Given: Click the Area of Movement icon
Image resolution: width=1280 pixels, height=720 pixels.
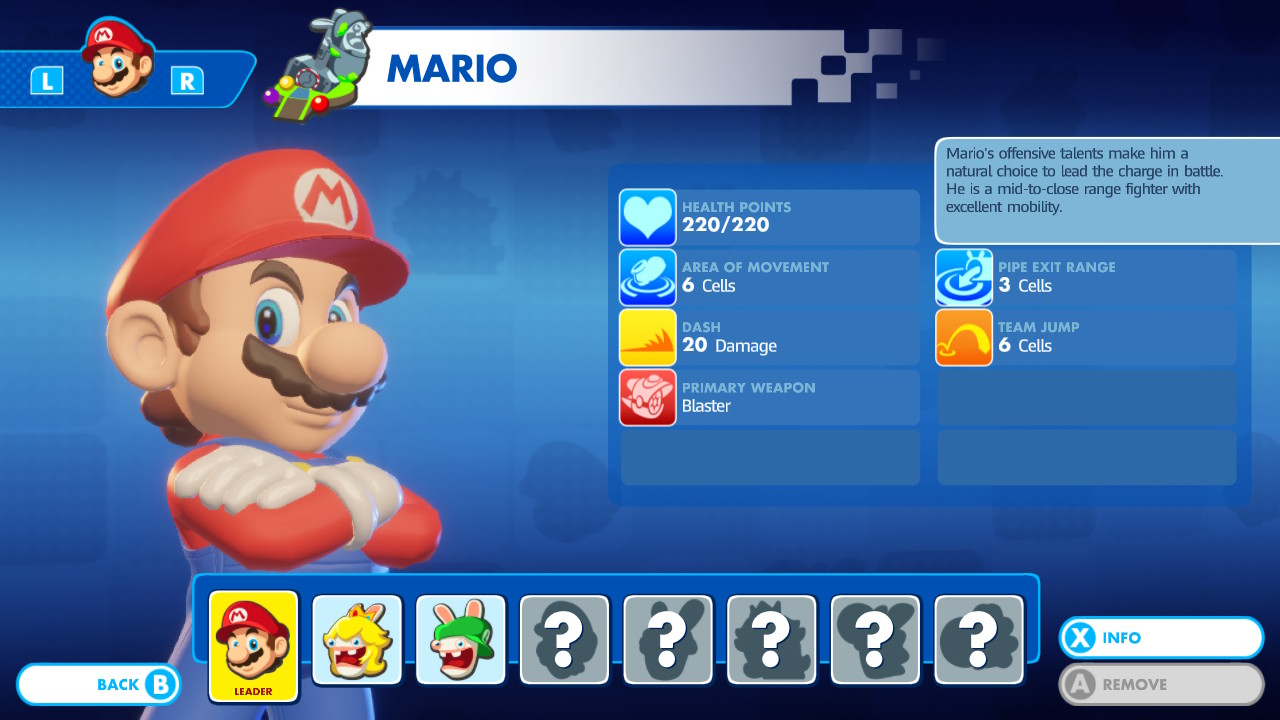Looking at the screenshot, I should pos(647,277).
